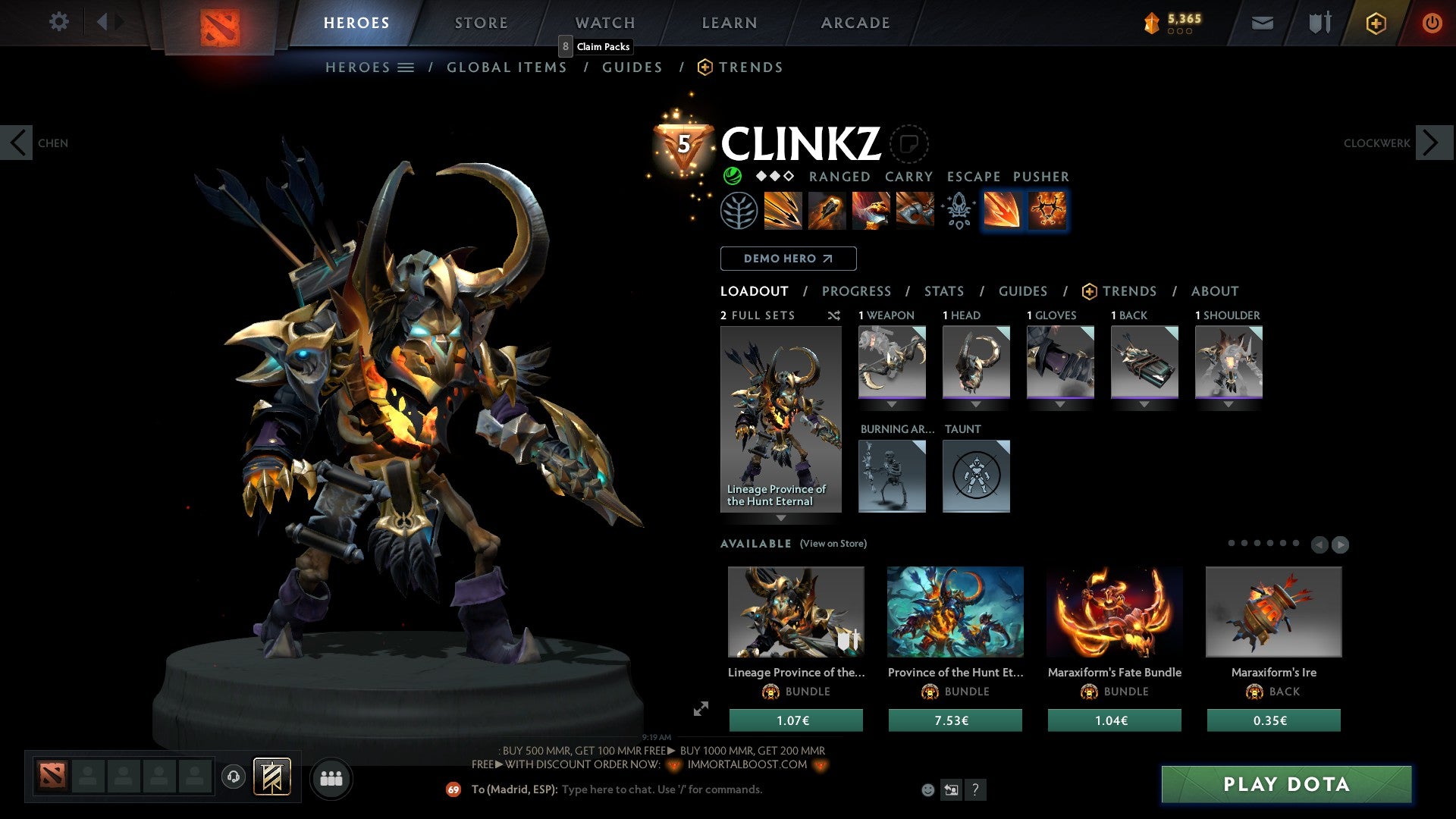Select the Searing Arrows ability icon

(827, 211)
